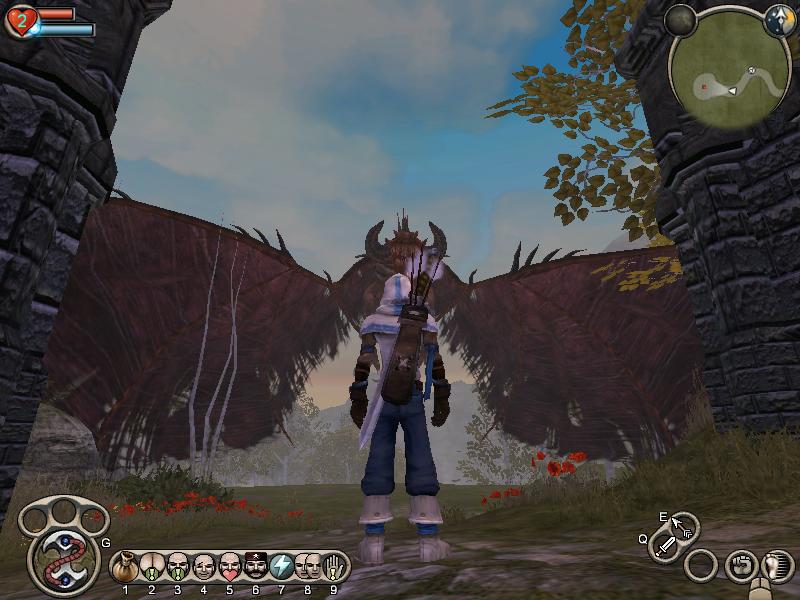The height and width of the screenshot is (600, 800).
Task: Choose the laughing bald face expression
Action: [204, 567]
